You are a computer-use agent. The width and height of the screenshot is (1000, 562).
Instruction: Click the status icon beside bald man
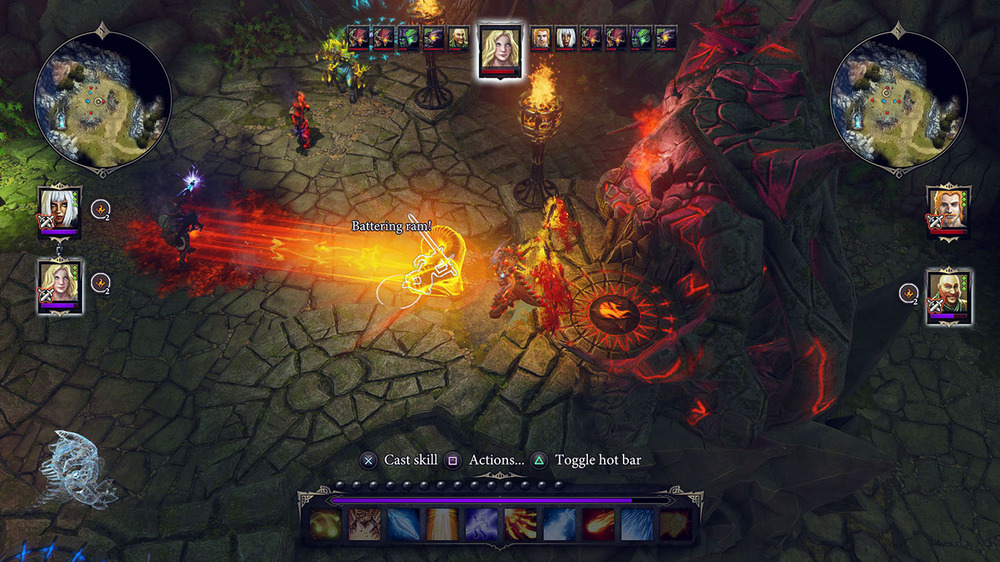coord(908,293)
